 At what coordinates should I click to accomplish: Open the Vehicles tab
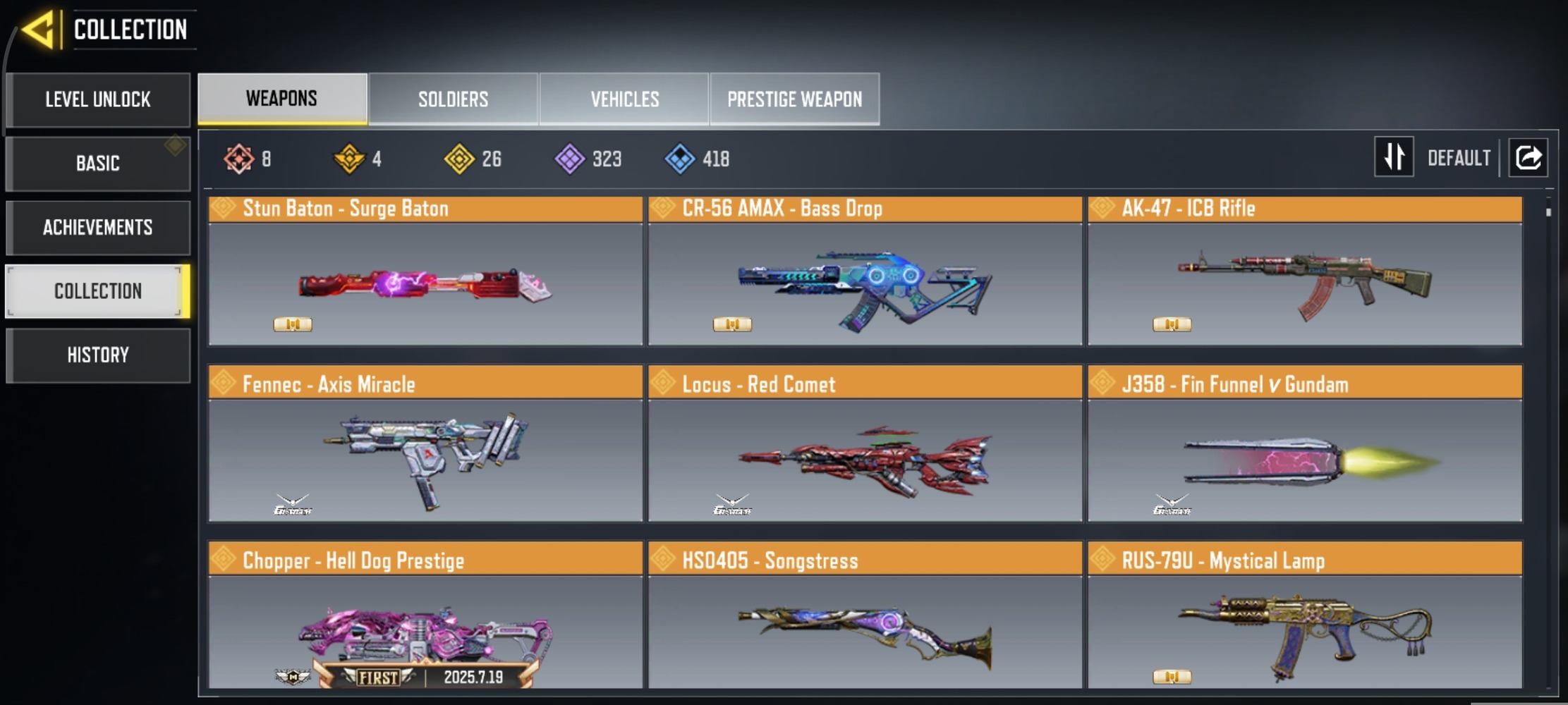point(624,99)
